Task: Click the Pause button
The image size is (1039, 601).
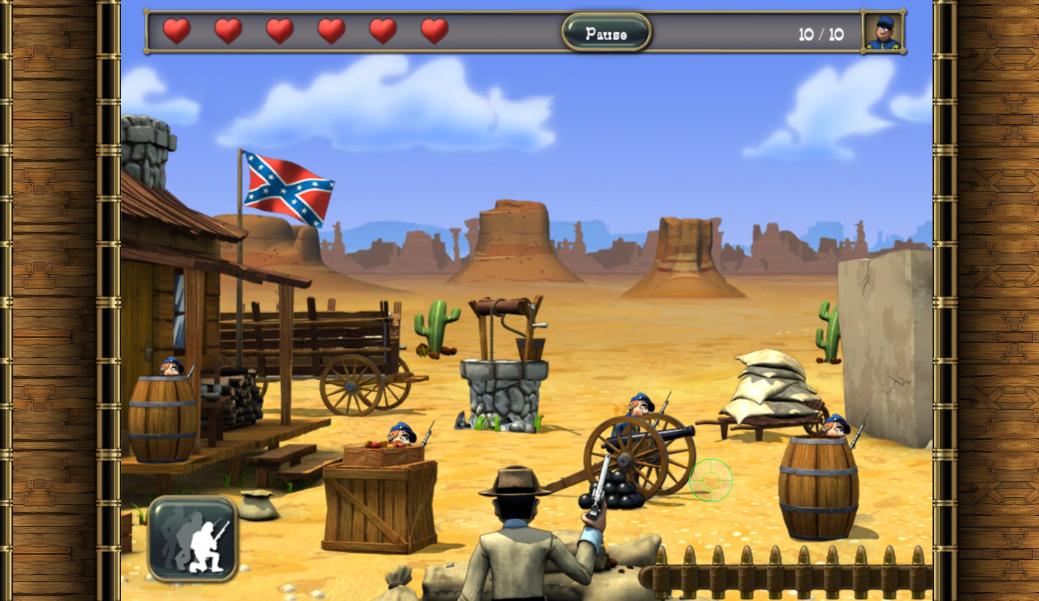Action: pos(606,33)
